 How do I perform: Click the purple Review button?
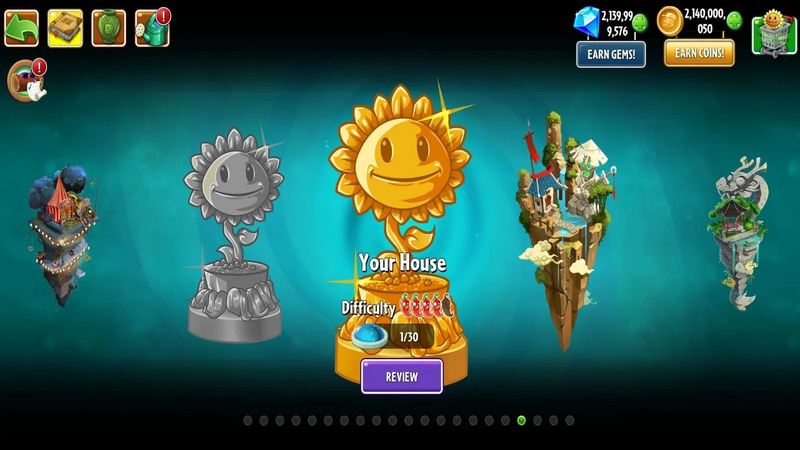(401, 376)
